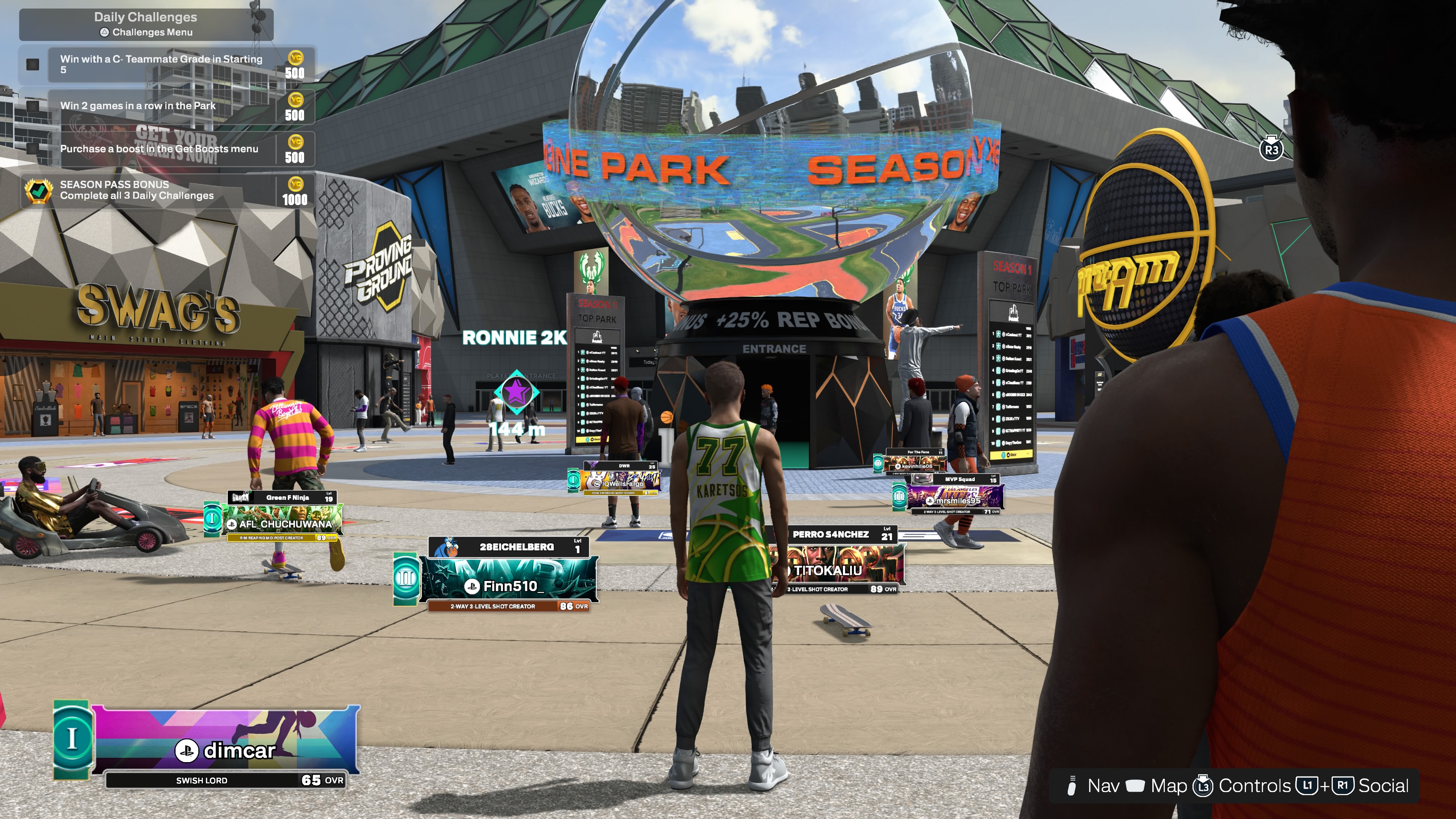The height and width of the screenshot is (819, 1456).
Task: Tick the checkbox for the Park wins challenge
Action: (33, 106)
